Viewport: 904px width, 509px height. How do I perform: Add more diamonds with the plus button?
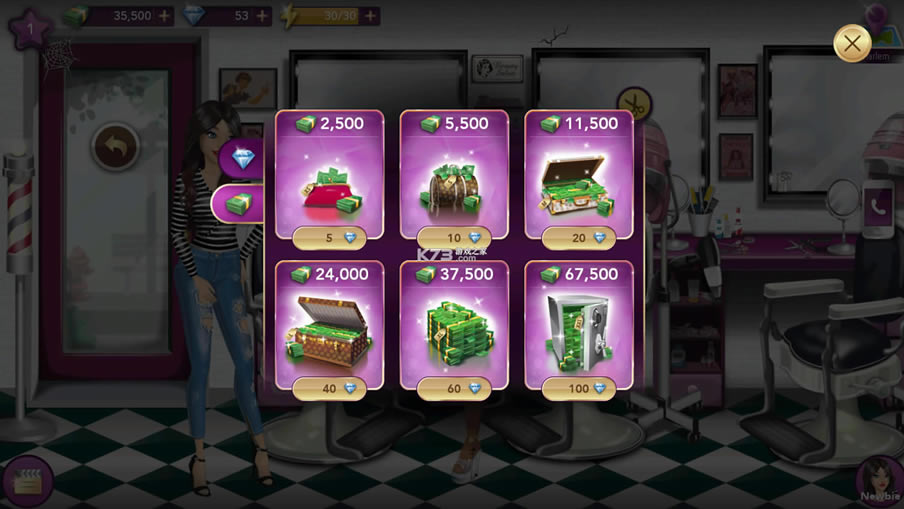tap(262, 16)
